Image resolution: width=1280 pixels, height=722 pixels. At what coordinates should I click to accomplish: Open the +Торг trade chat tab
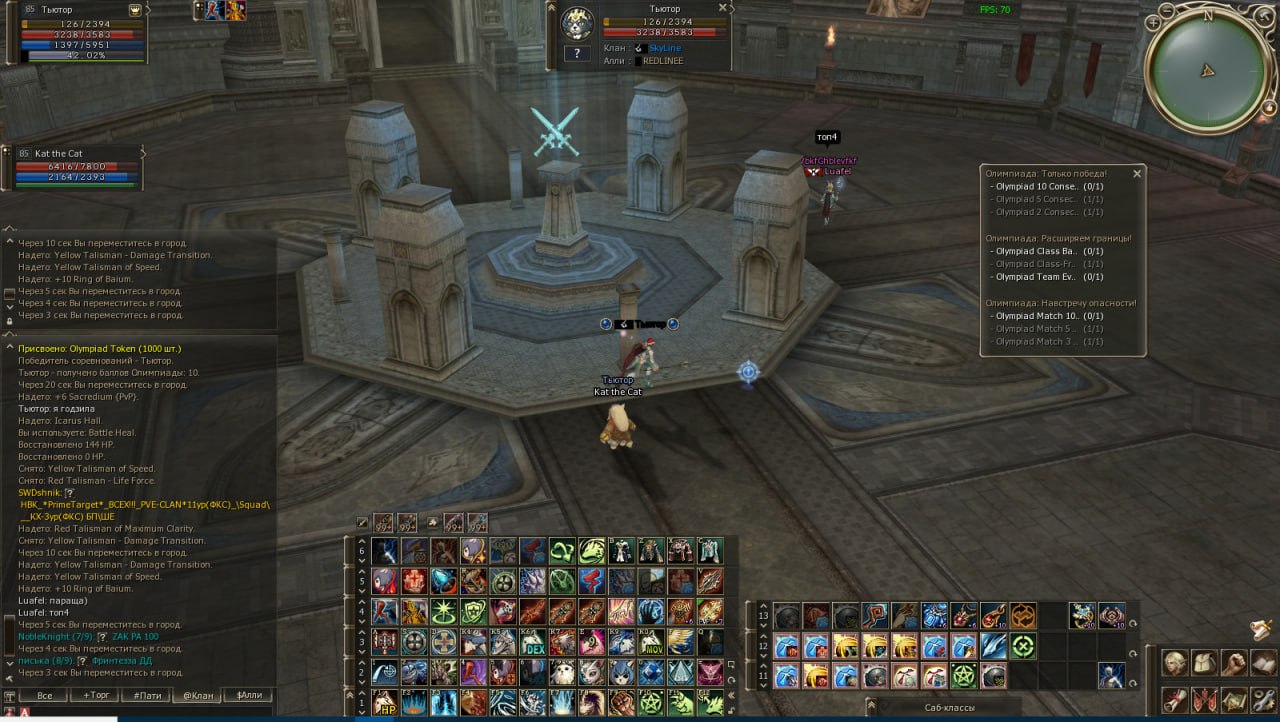point(97,695)
